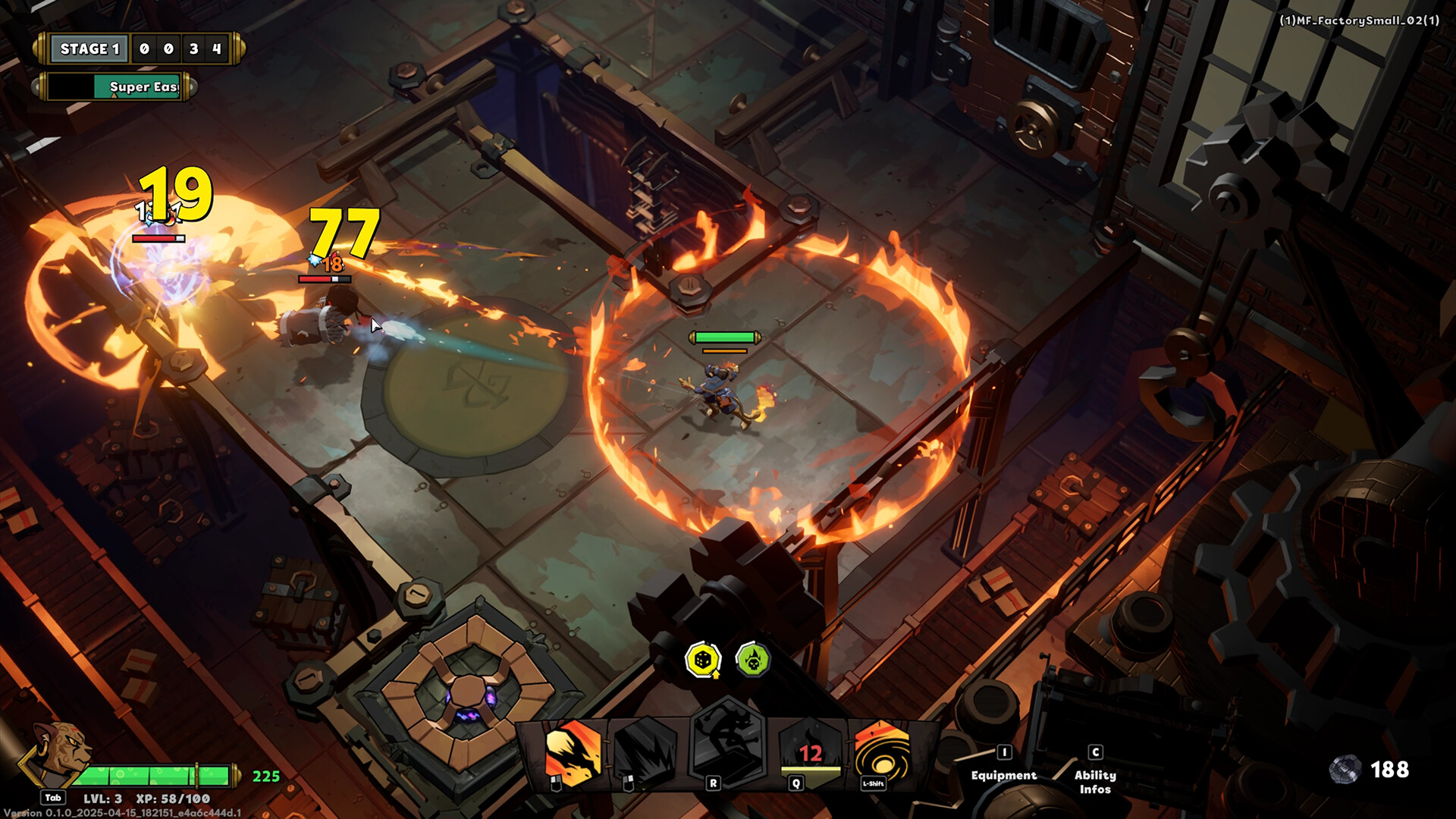
Task: Click the Tab key label under the portrait
Action: click(x=53, y=798)
